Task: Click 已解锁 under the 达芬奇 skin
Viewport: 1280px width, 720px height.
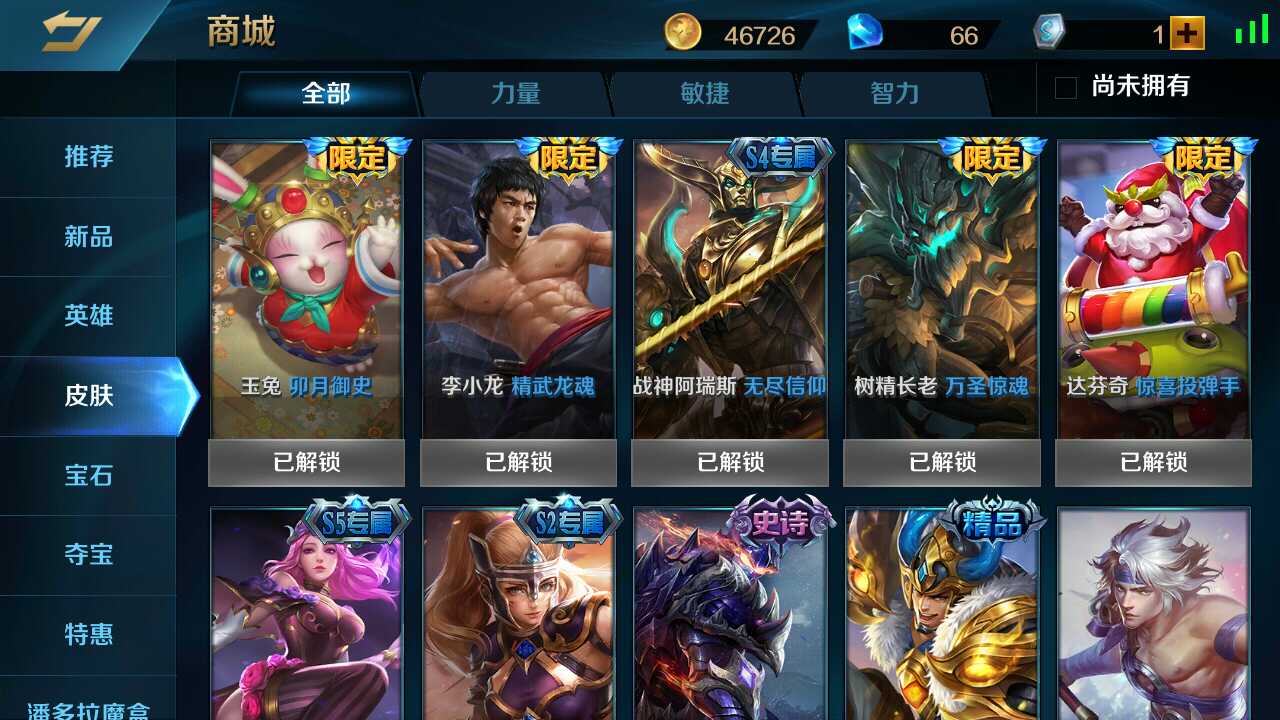Action: pyautogui.click(x=1154, y=462)
